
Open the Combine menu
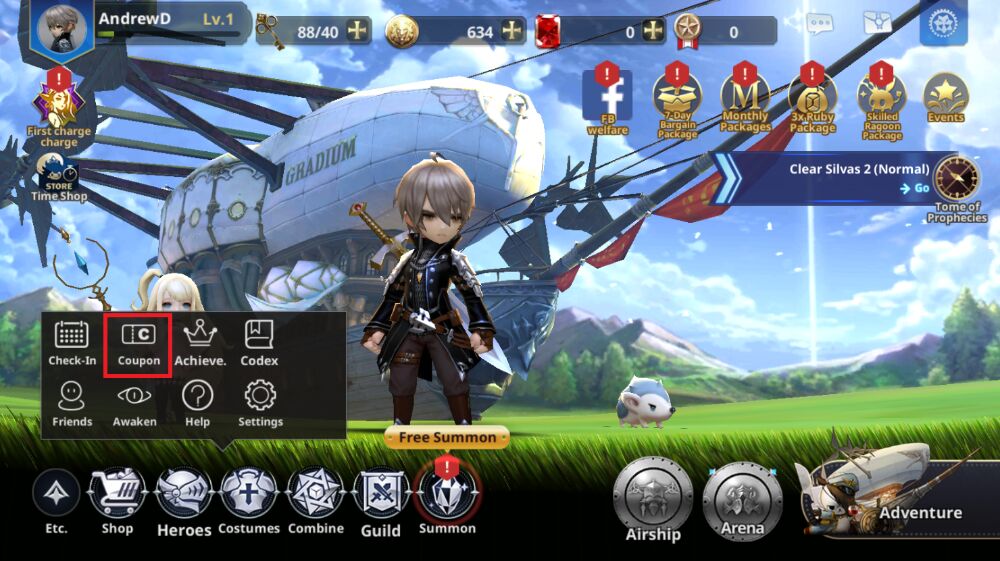pos(315,499)
